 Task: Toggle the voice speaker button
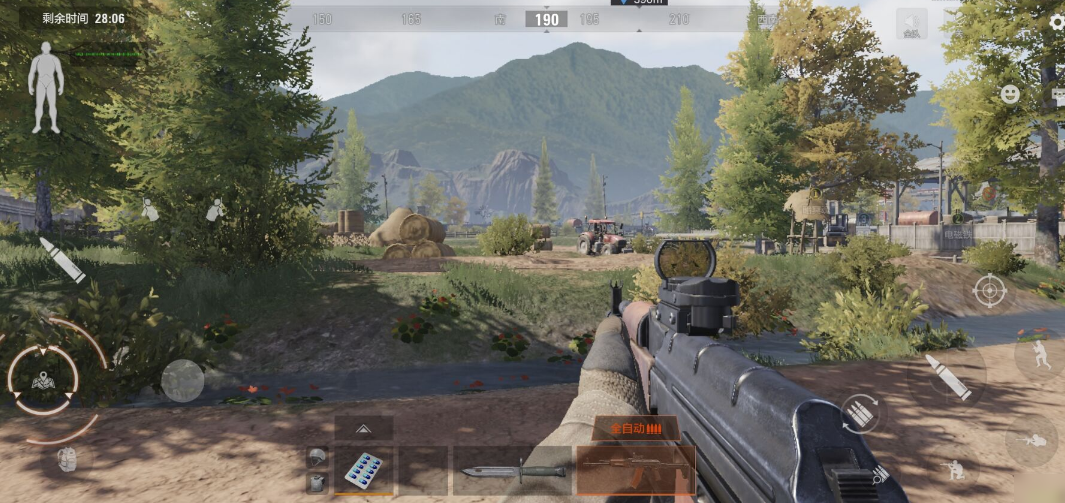pyautogui.click(x=911, y=24)
